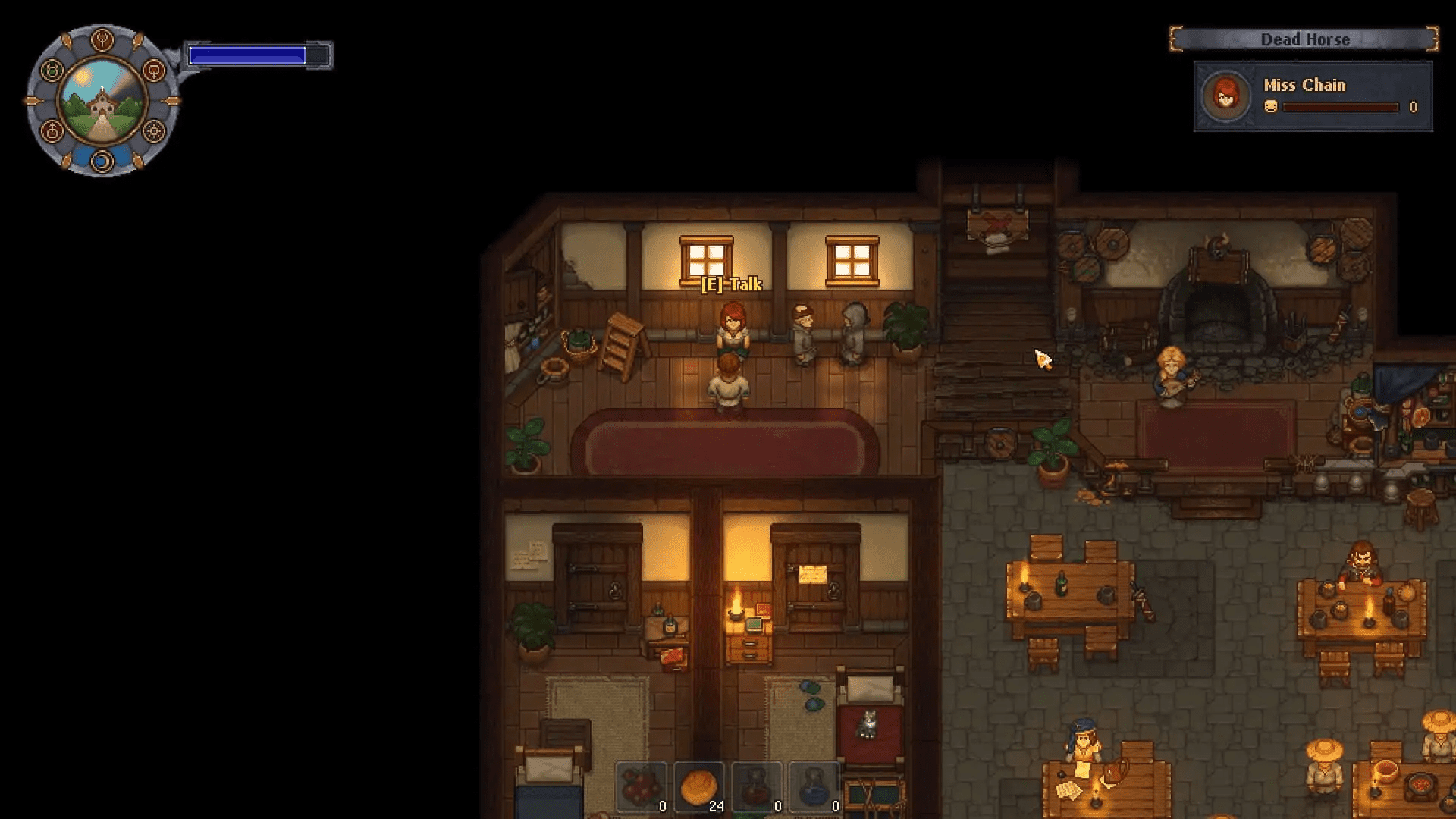The width and height of the screenshot is (1456, 819).
Task: Click the moon icon at the bottom of the day clock
Action: click(101, 160)
